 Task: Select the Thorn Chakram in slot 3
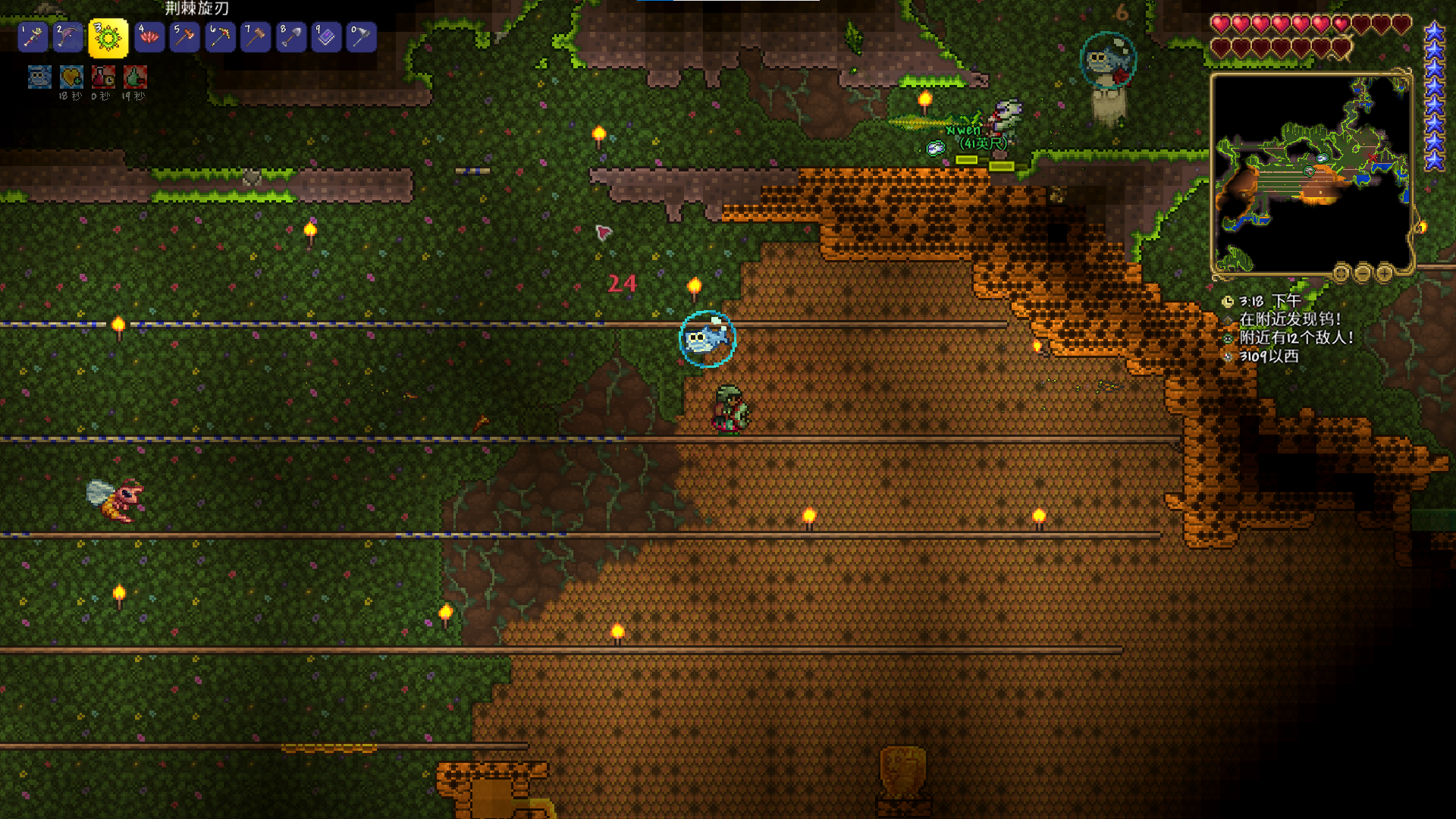tap(108, 38)
